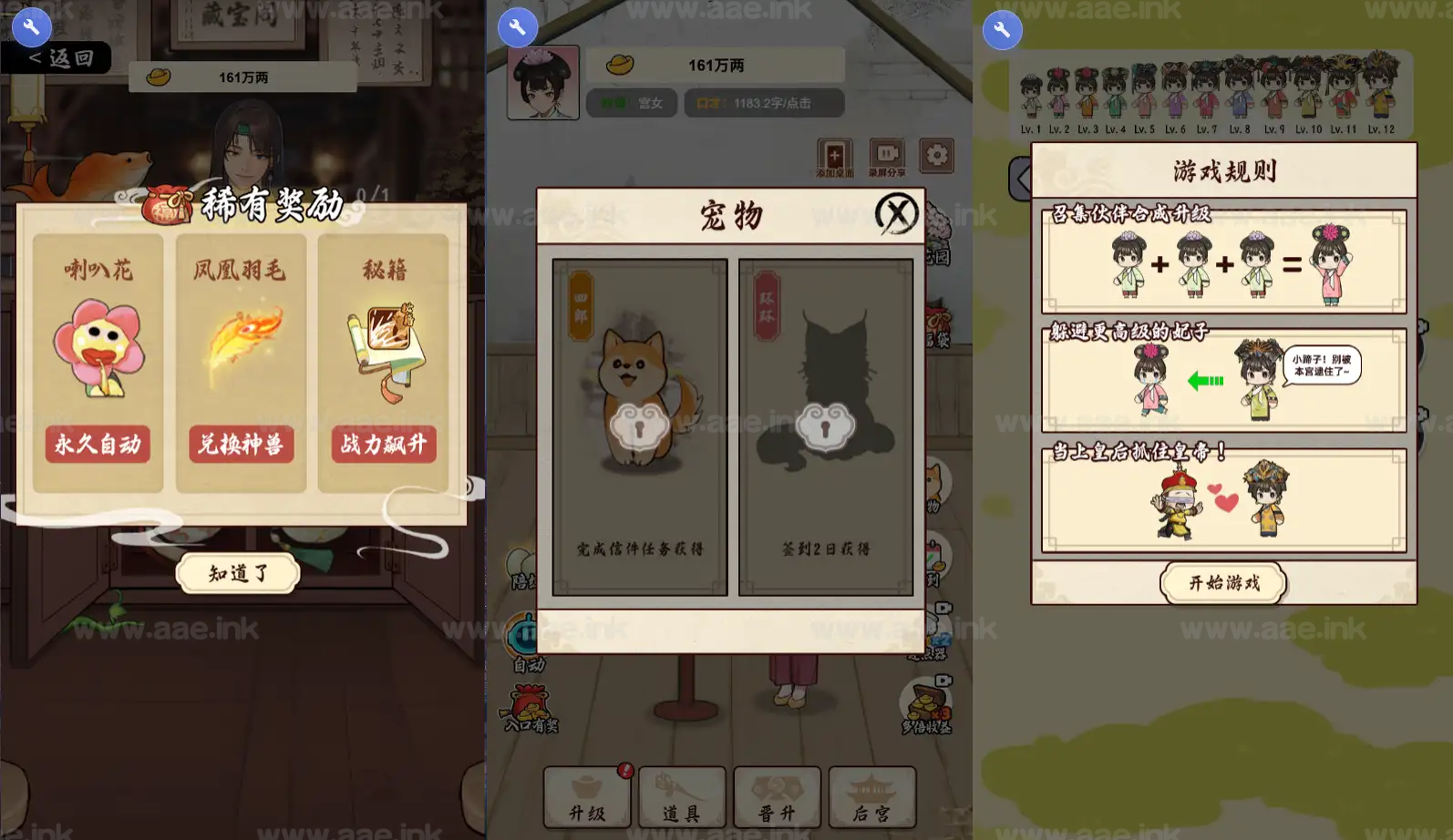Open the 自动 auto-clicker robot icon
Image resolution: width=1453 pixels, height=840 pixels.
point(522,633)
